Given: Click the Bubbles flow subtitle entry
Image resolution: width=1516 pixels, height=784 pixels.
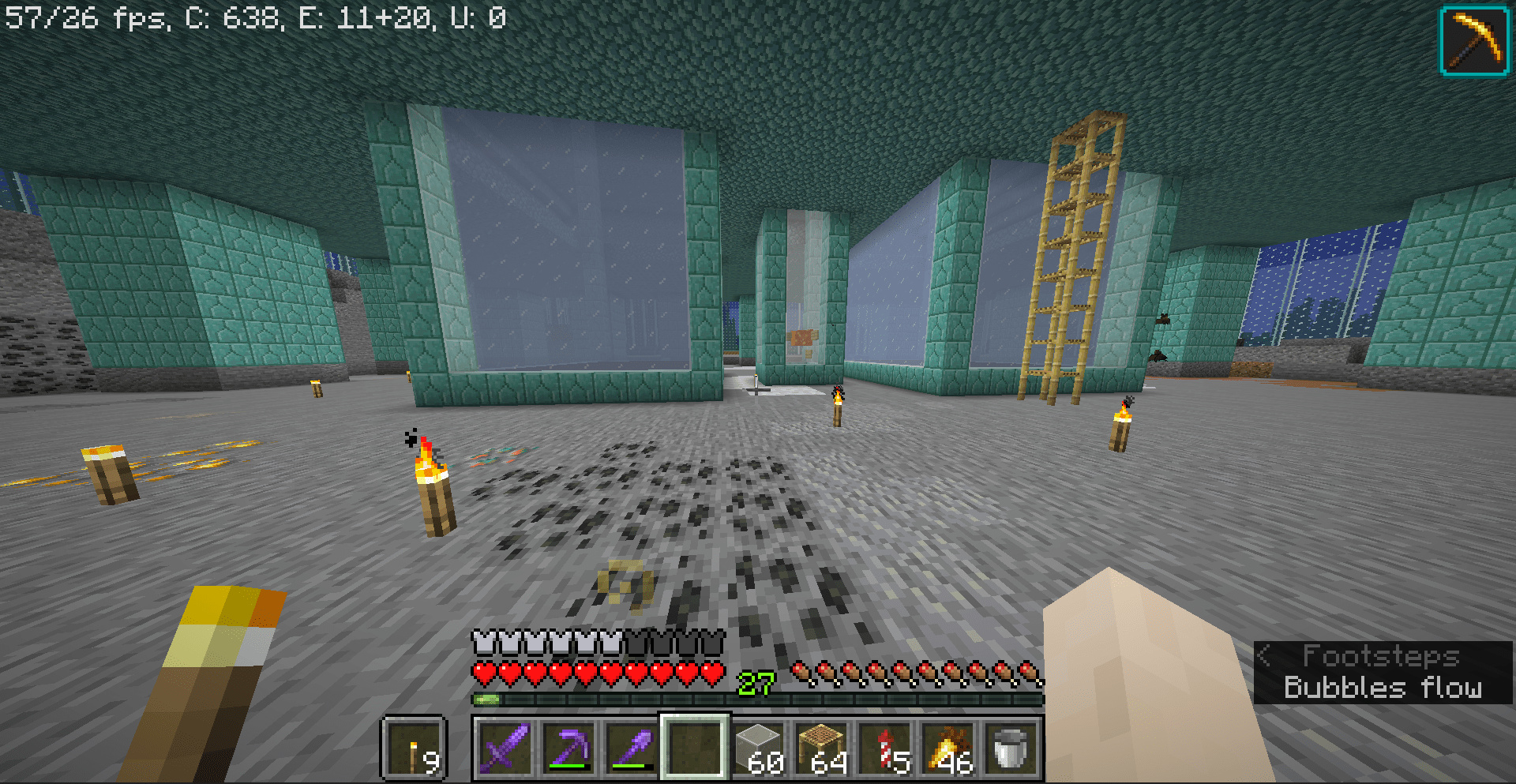Looking at the screenshot, I should (1383, 688).
